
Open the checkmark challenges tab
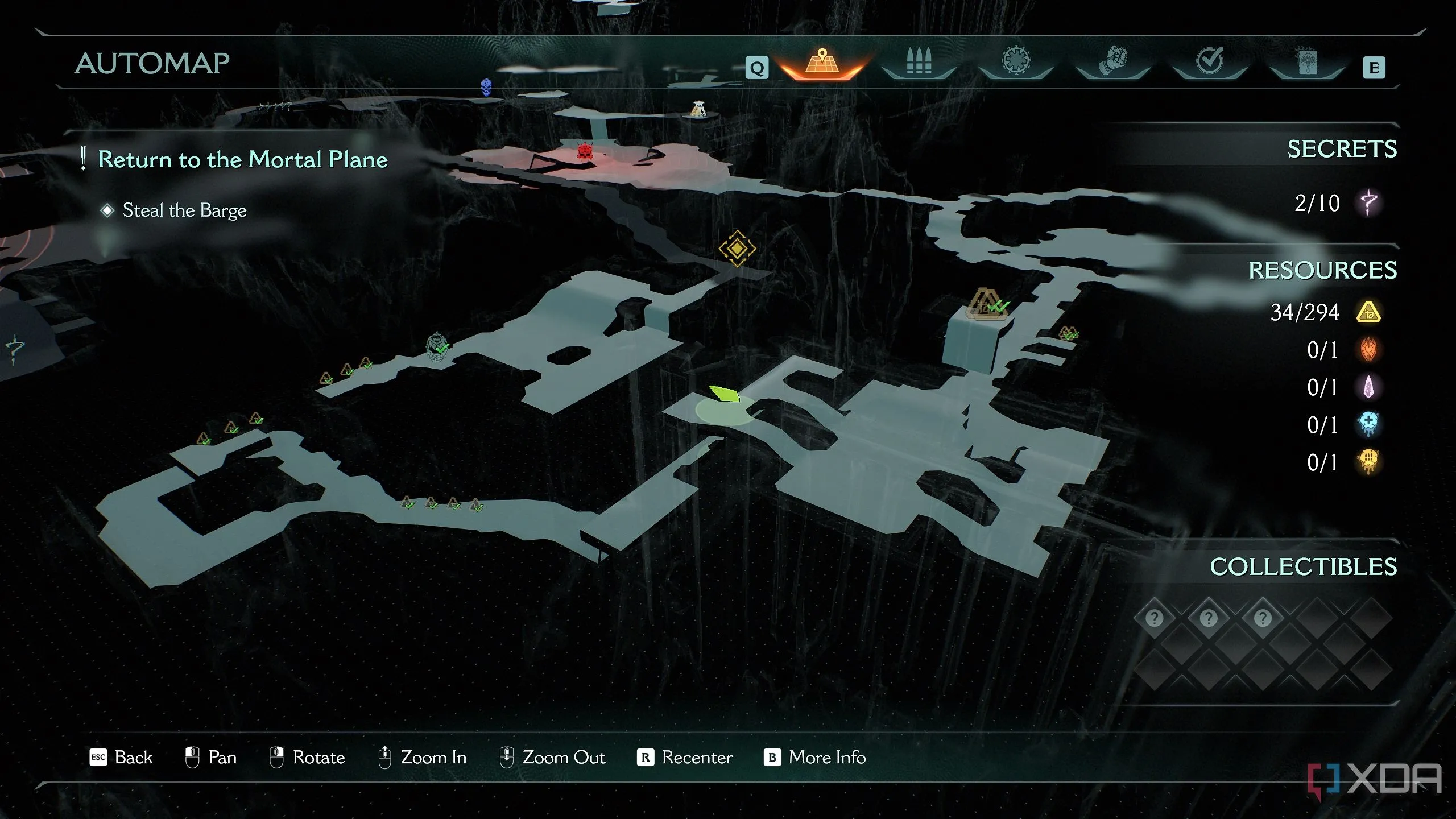(1210, 61)
